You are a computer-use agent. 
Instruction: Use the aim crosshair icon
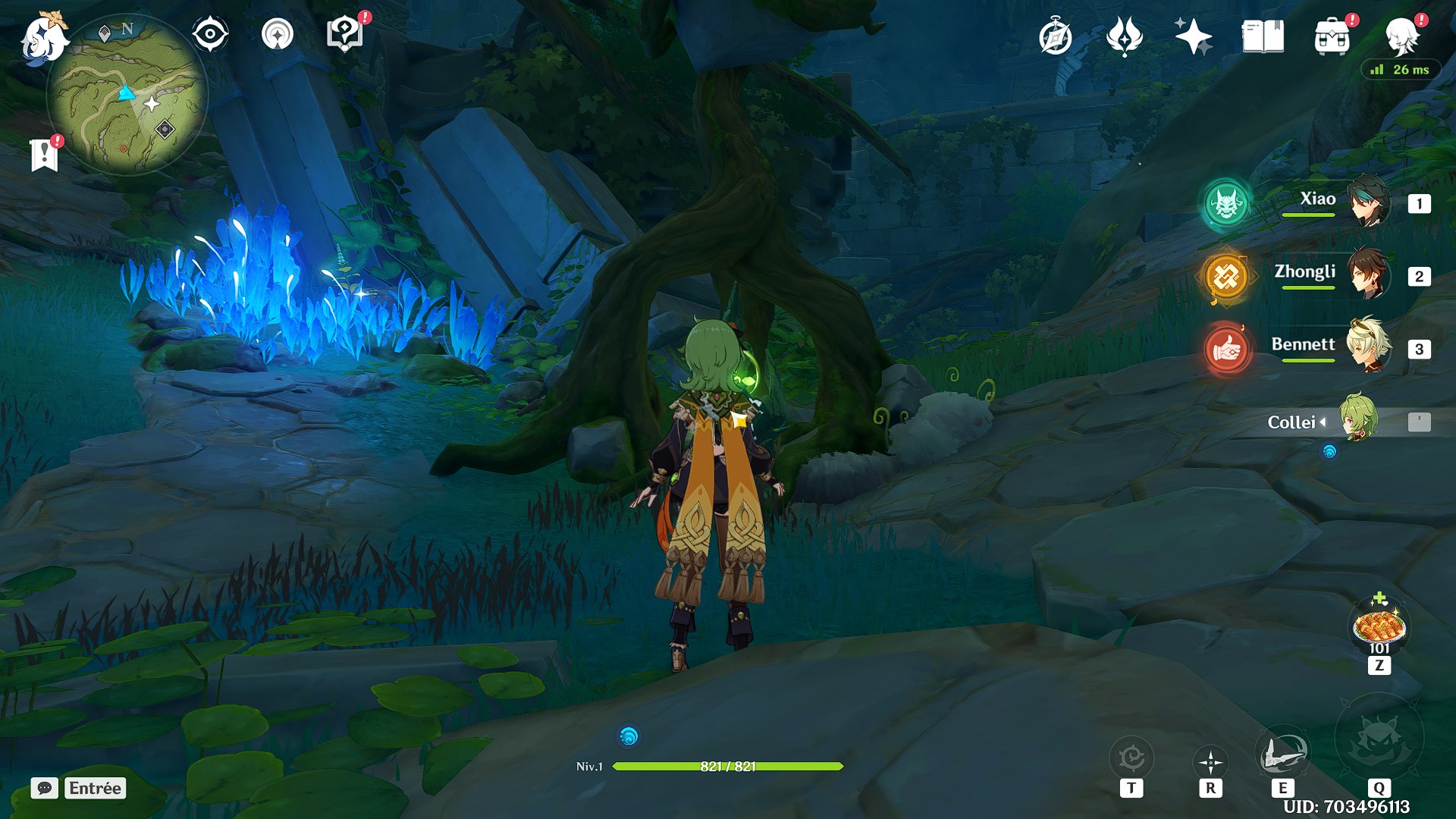1210,762
